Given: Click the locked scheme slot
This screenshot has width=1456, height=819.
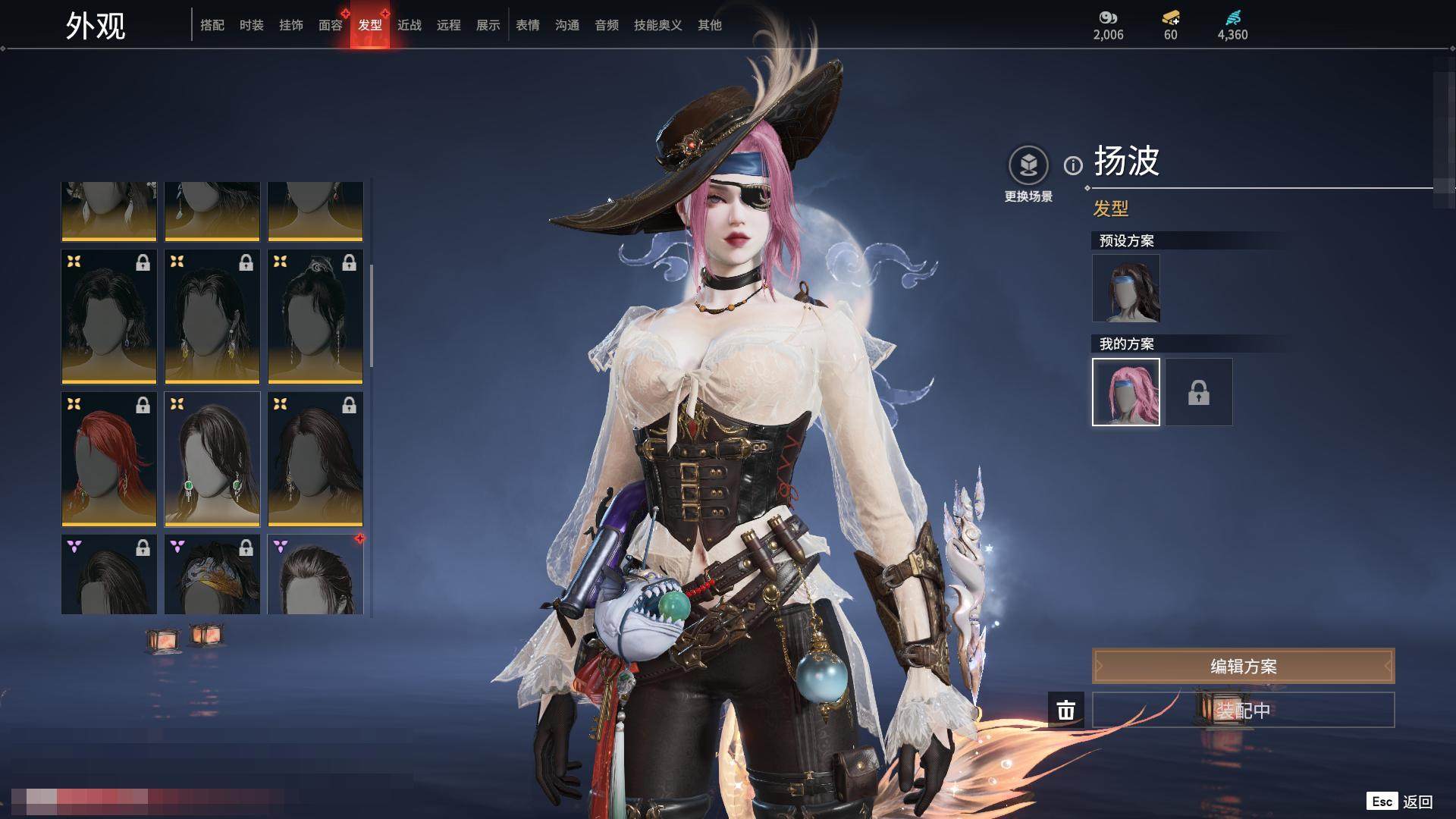Looking at the screenshot, I should click(1199, 392).
